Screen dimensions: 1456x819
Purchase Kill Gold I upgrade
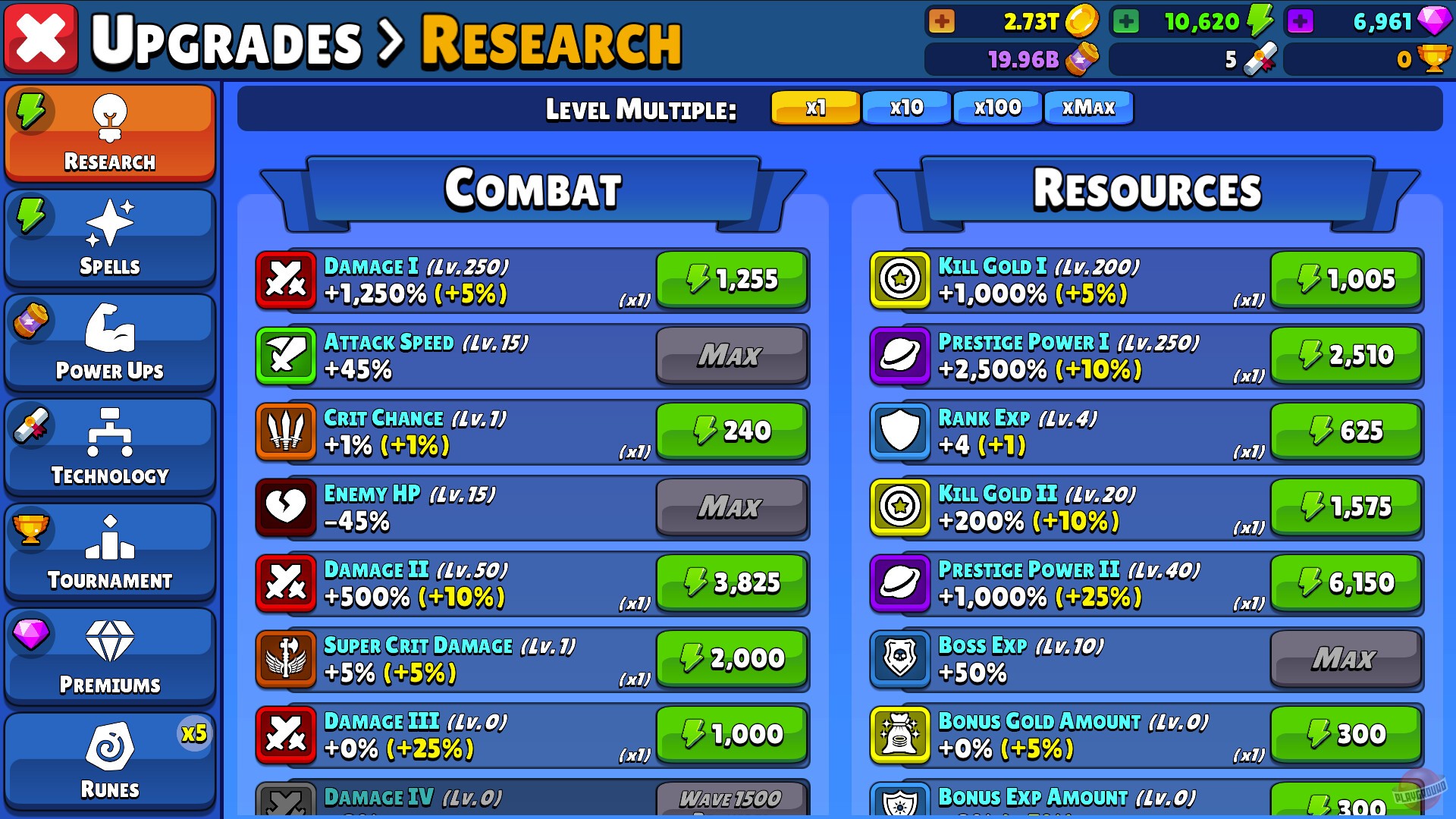pos(1346,280)
